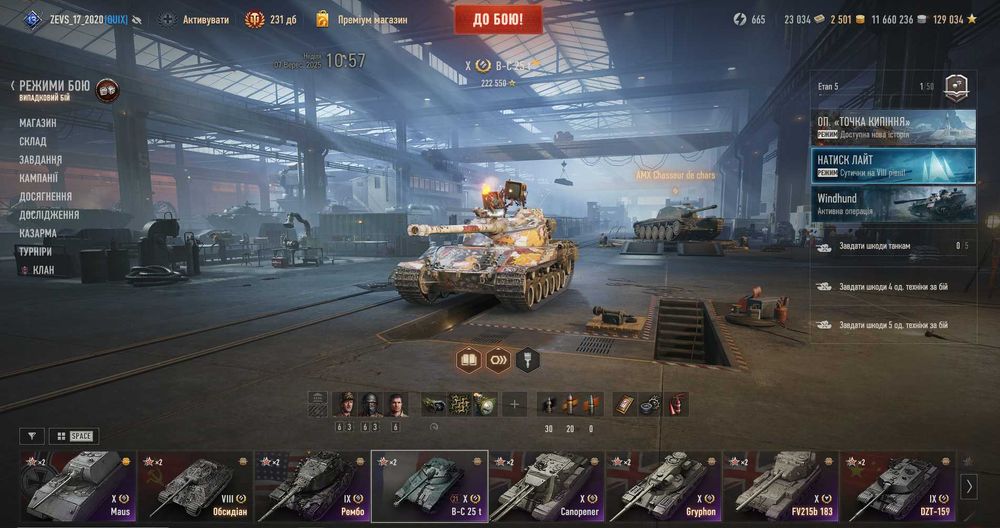1000x528 pixels.
Task: Open the НАТИСК ЛАЙТ event banner
Action: [894, 165]
